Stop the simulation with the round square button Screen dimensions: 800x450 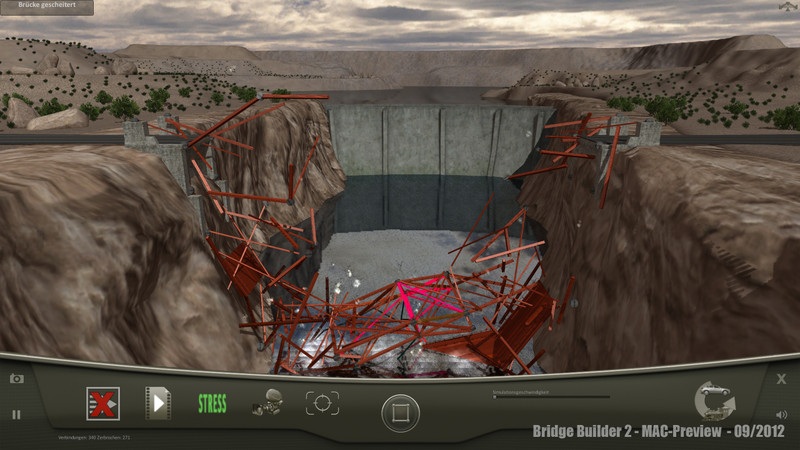point(400,412)
